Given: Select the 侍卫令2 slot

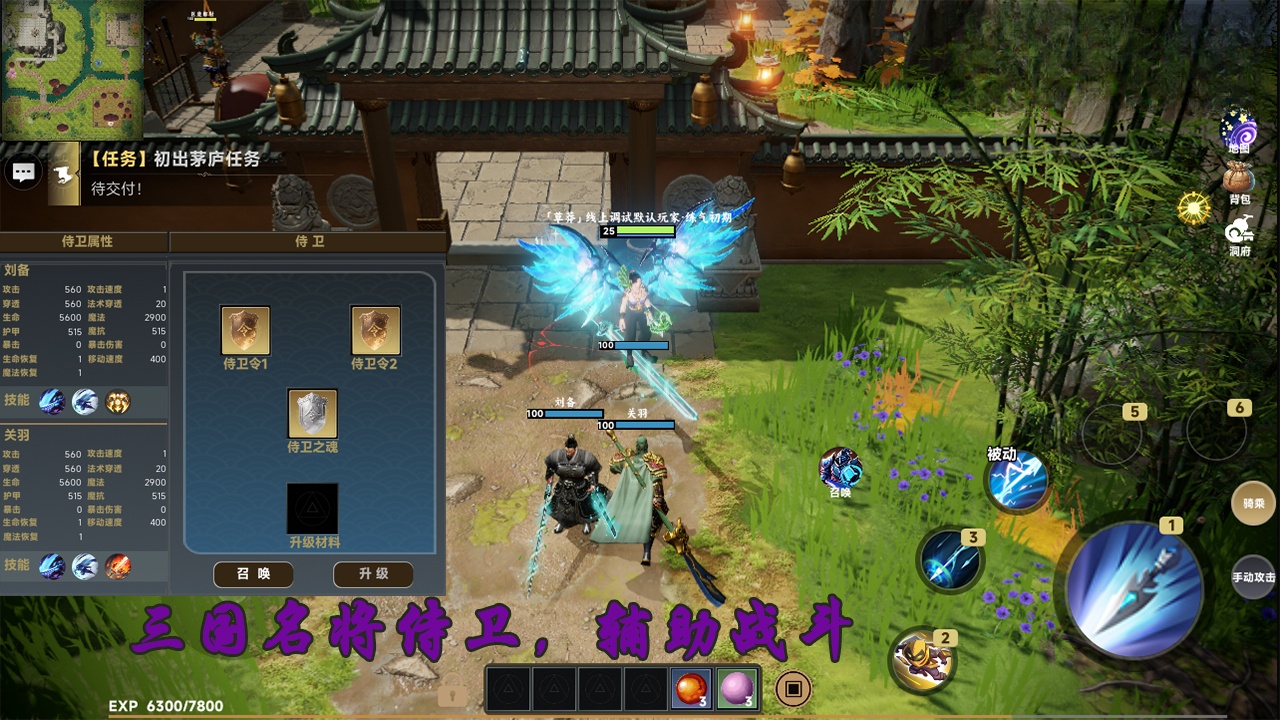Looking at the screenshot, I should click(375, 332).
